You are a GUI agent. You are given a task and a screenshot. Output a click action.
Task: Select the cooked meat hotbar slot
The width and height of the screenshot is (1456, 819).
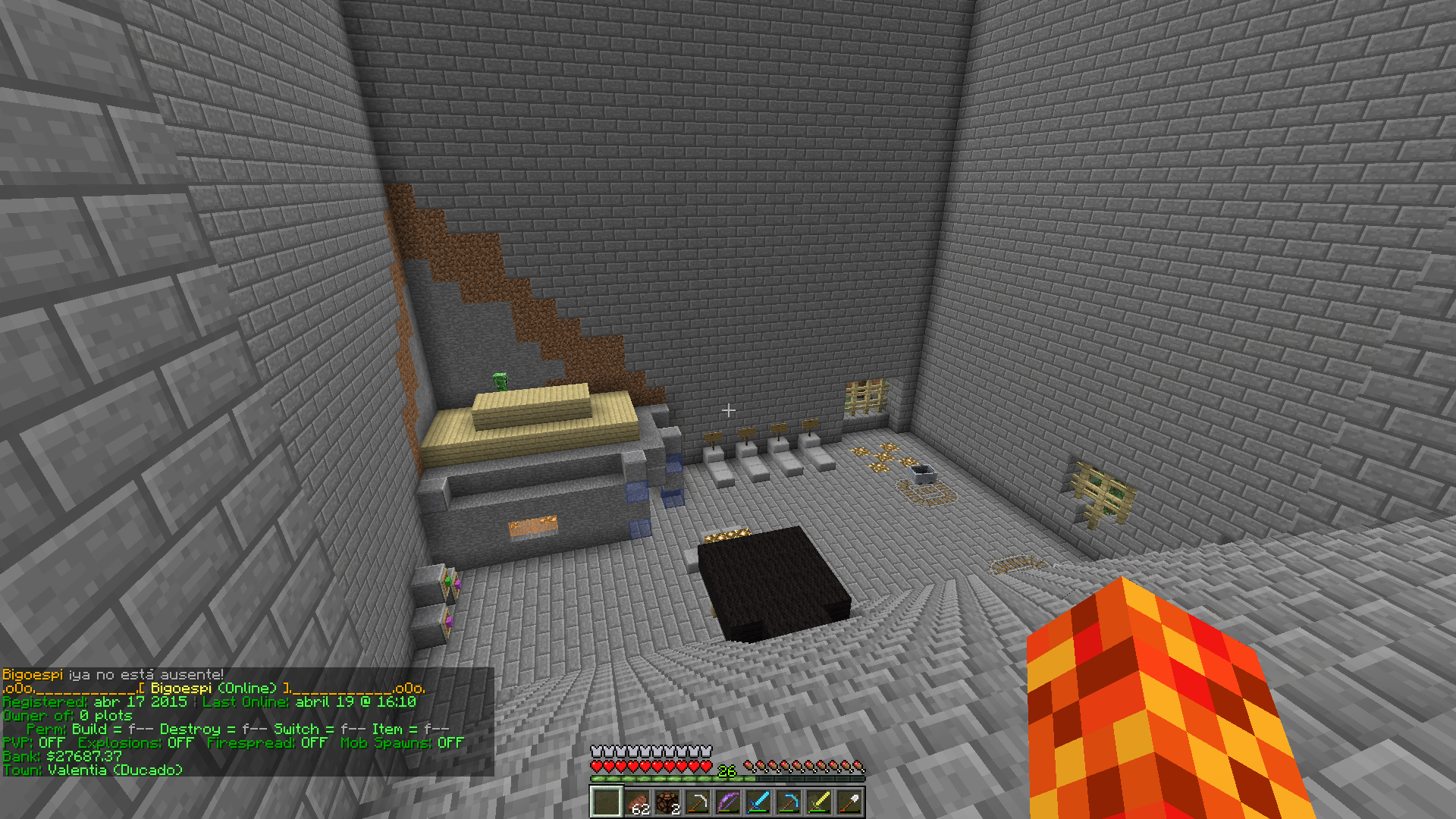637,802
